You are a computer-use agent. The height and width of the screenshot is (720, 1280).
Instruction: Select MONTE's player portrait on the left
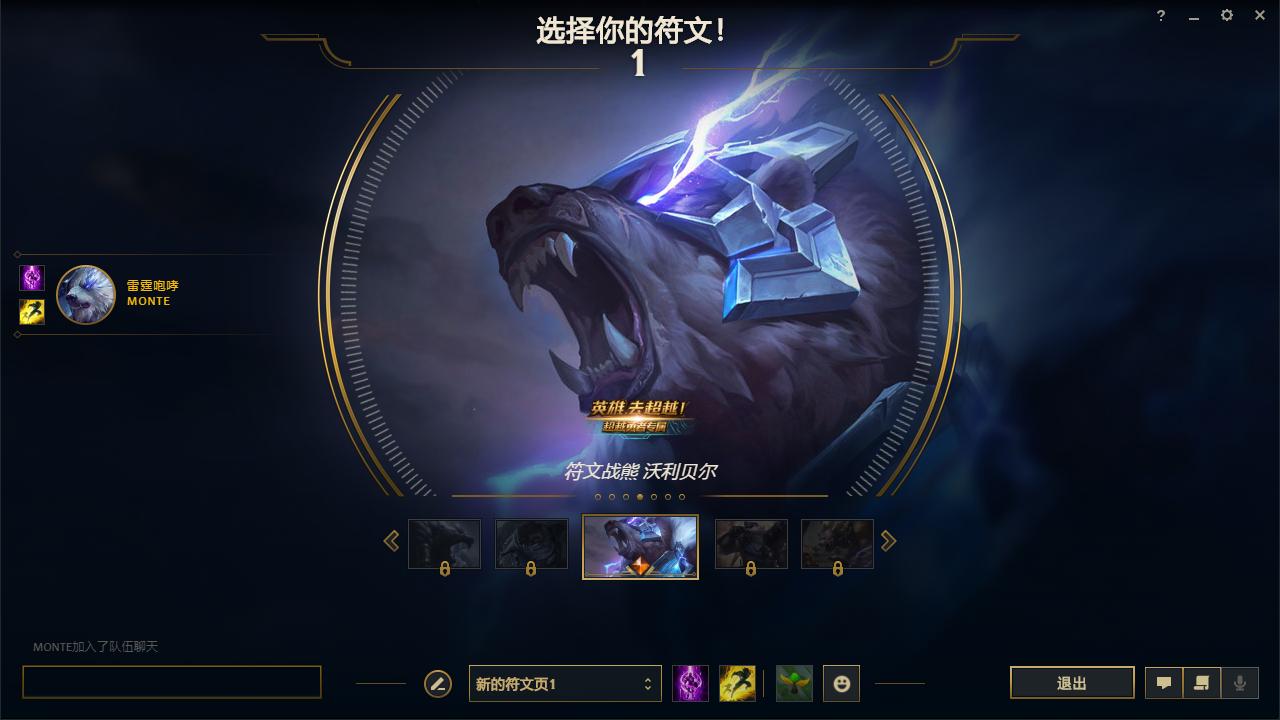coord(86,295)
